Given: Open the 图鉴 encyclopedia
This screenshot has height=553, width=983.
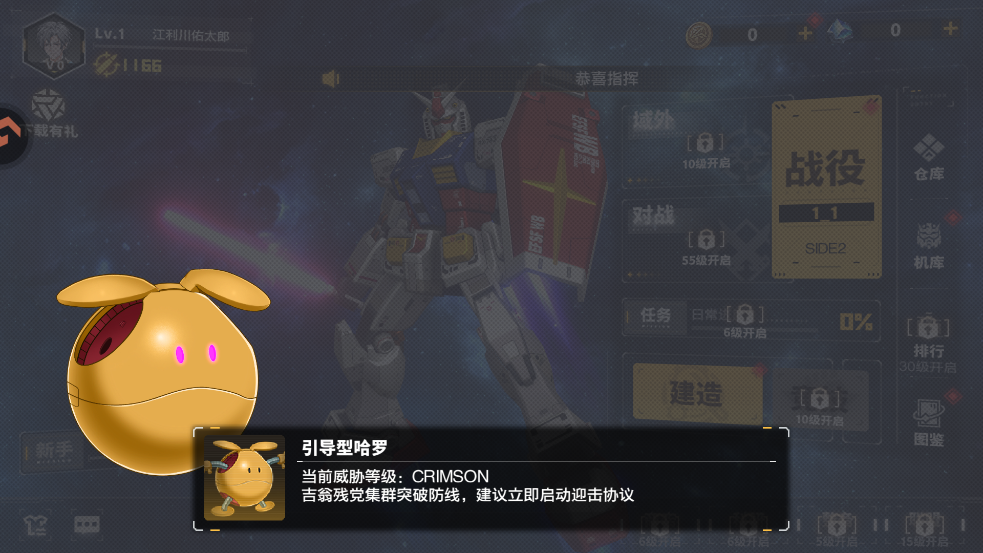Looking at the screenshot, I should click(x=929, y=420).
